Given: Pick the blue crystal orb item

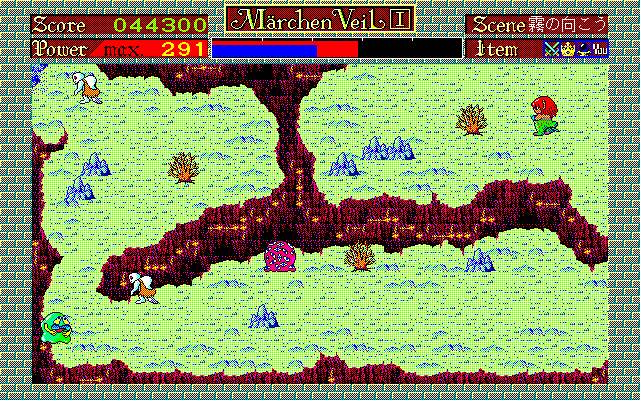Looking at the screenshot, I should tap(582, 47).
